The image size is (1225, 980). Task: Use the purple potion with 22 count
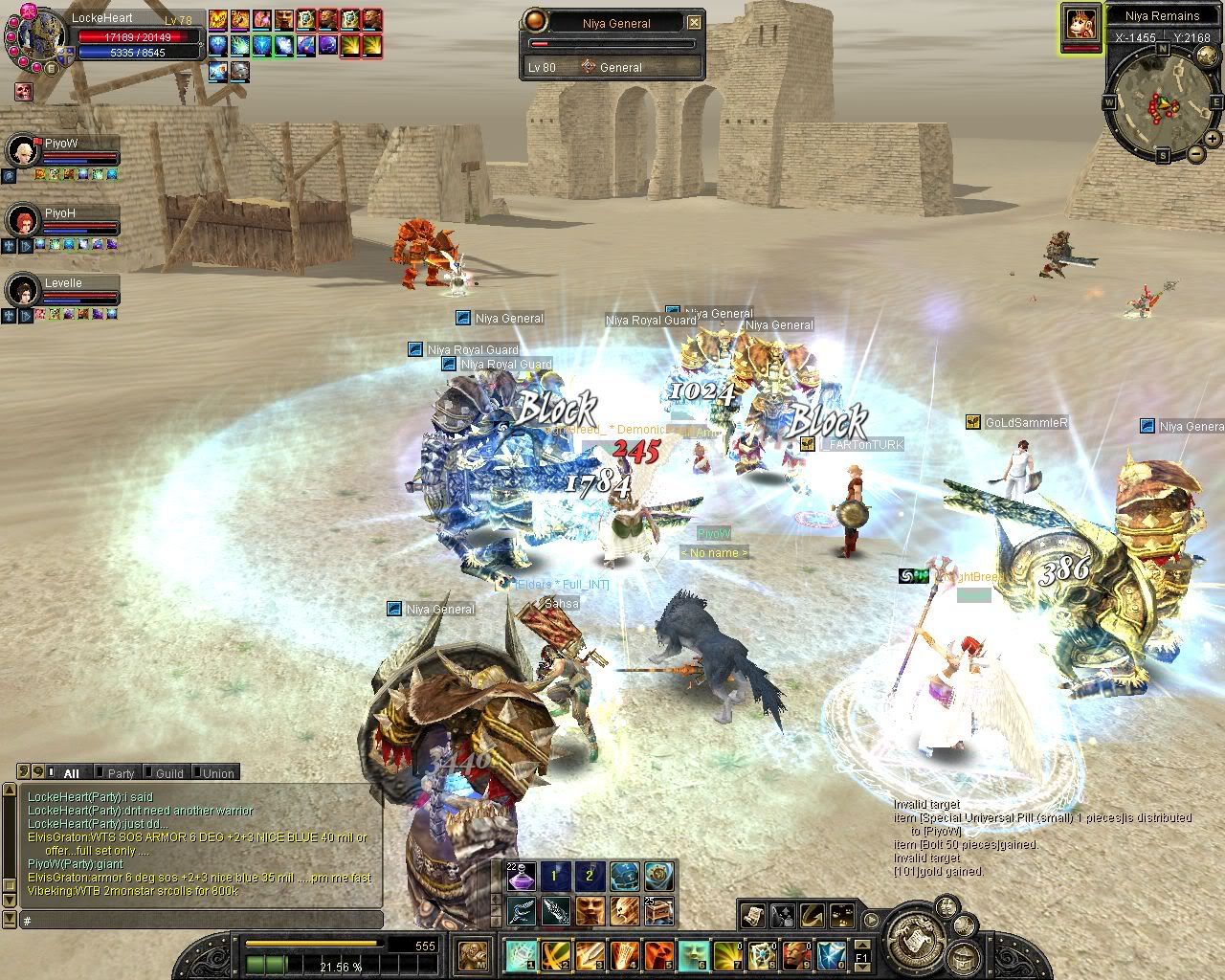tap(522, 876)
